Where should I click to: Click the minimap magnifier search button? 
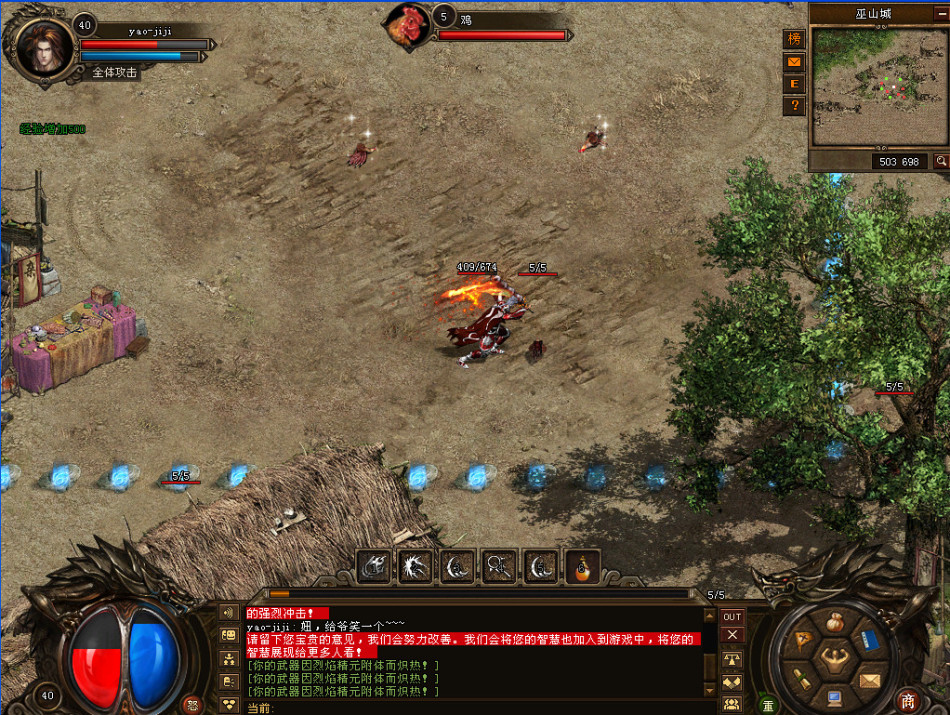coord(940,161)
